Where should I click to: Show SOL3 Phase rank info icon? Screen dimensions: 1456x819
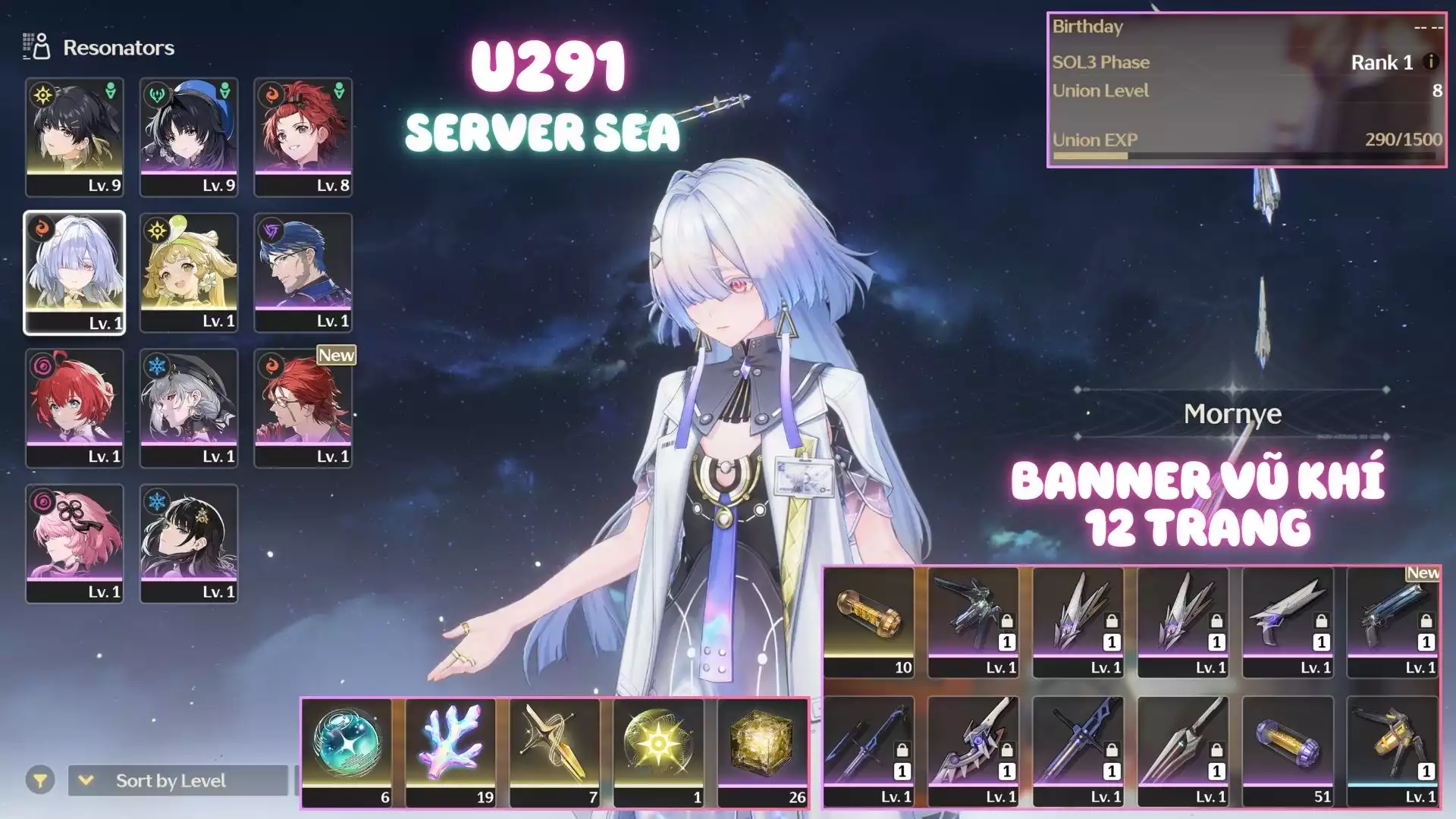point(1430,61)
